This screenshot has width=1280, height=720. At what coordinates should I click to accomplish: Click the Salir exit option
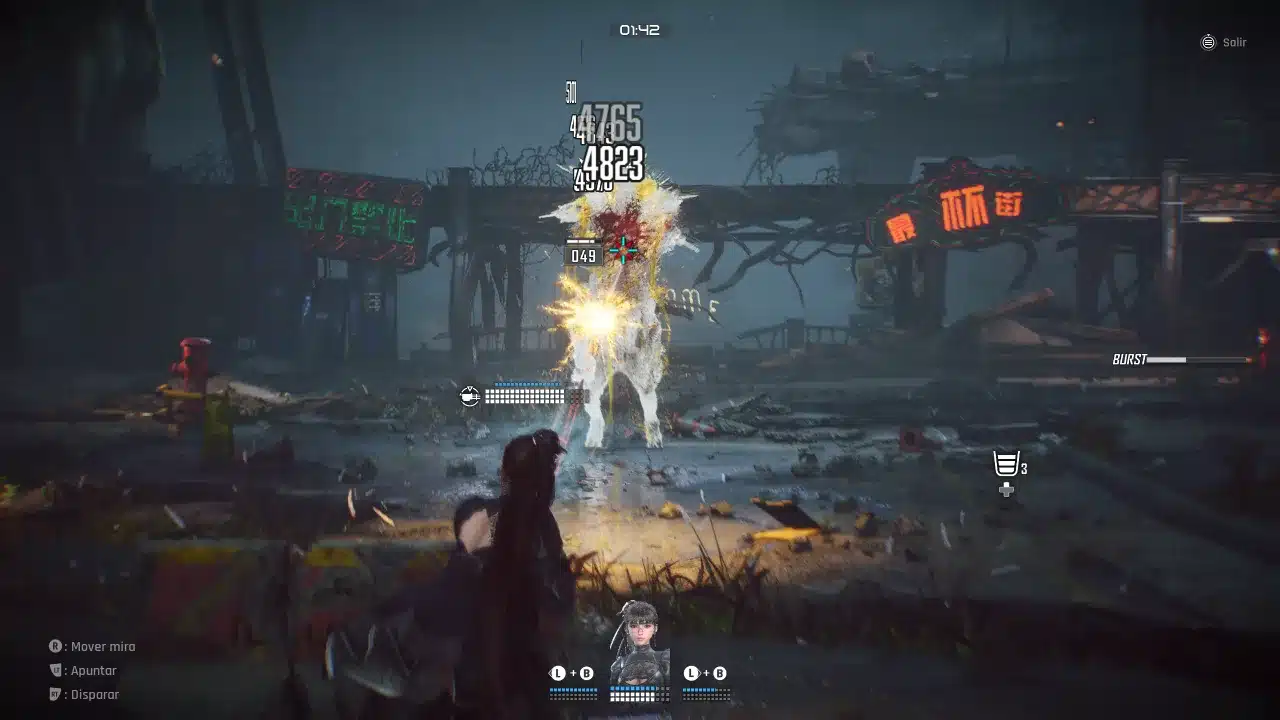(x=1223, y=43)
